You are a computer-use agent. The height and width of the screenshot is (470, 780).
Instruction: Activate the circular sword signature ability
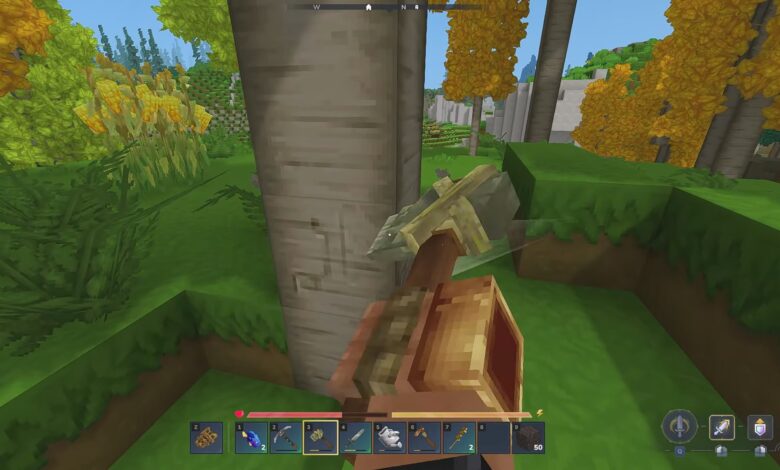click(679, 426)
